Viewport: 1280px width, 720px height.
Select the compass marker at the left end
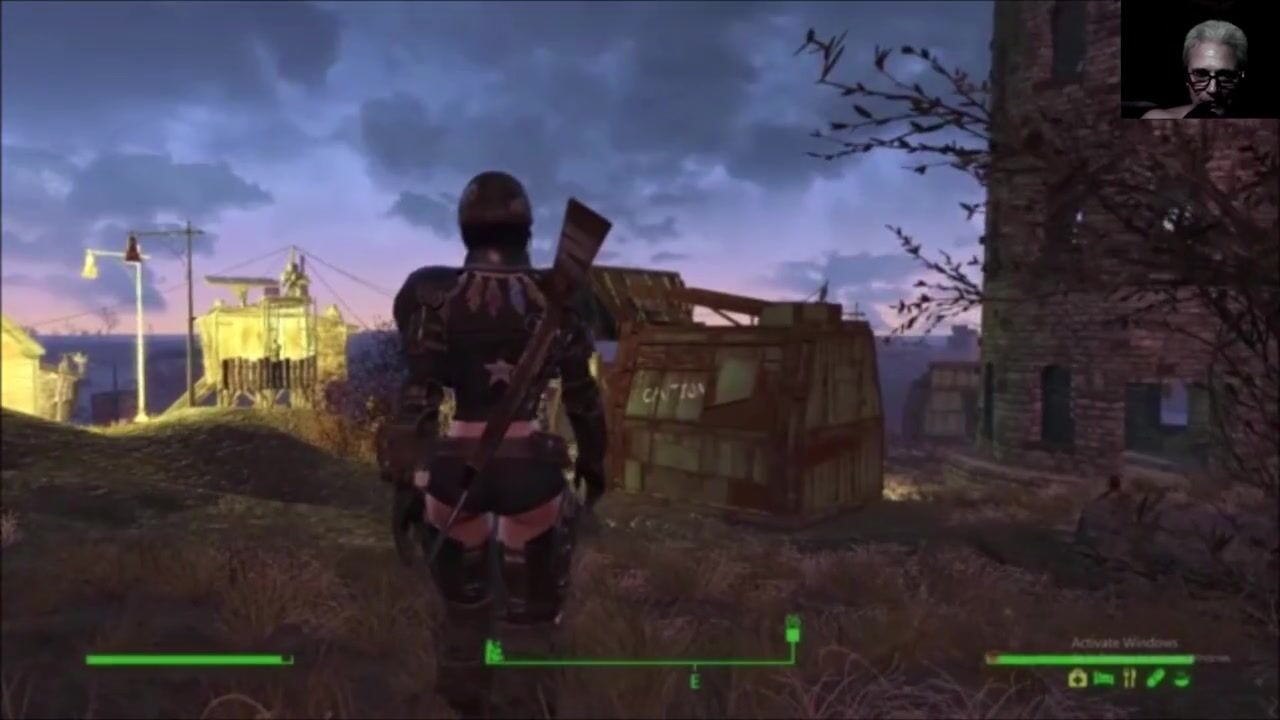(x=492, y=653)
